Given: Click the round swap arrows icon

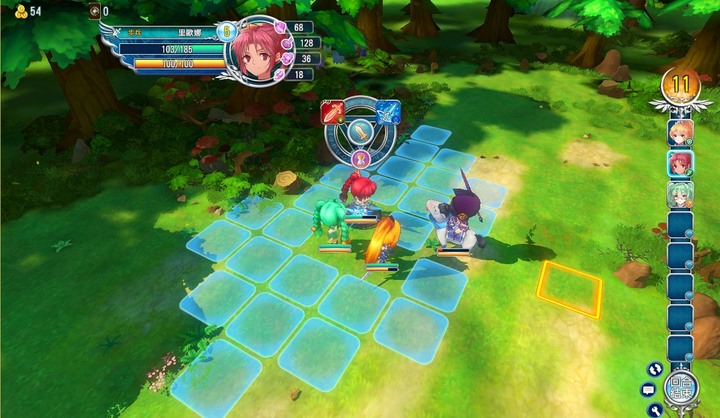Looking at the screenshot, I should click(656, 368).
